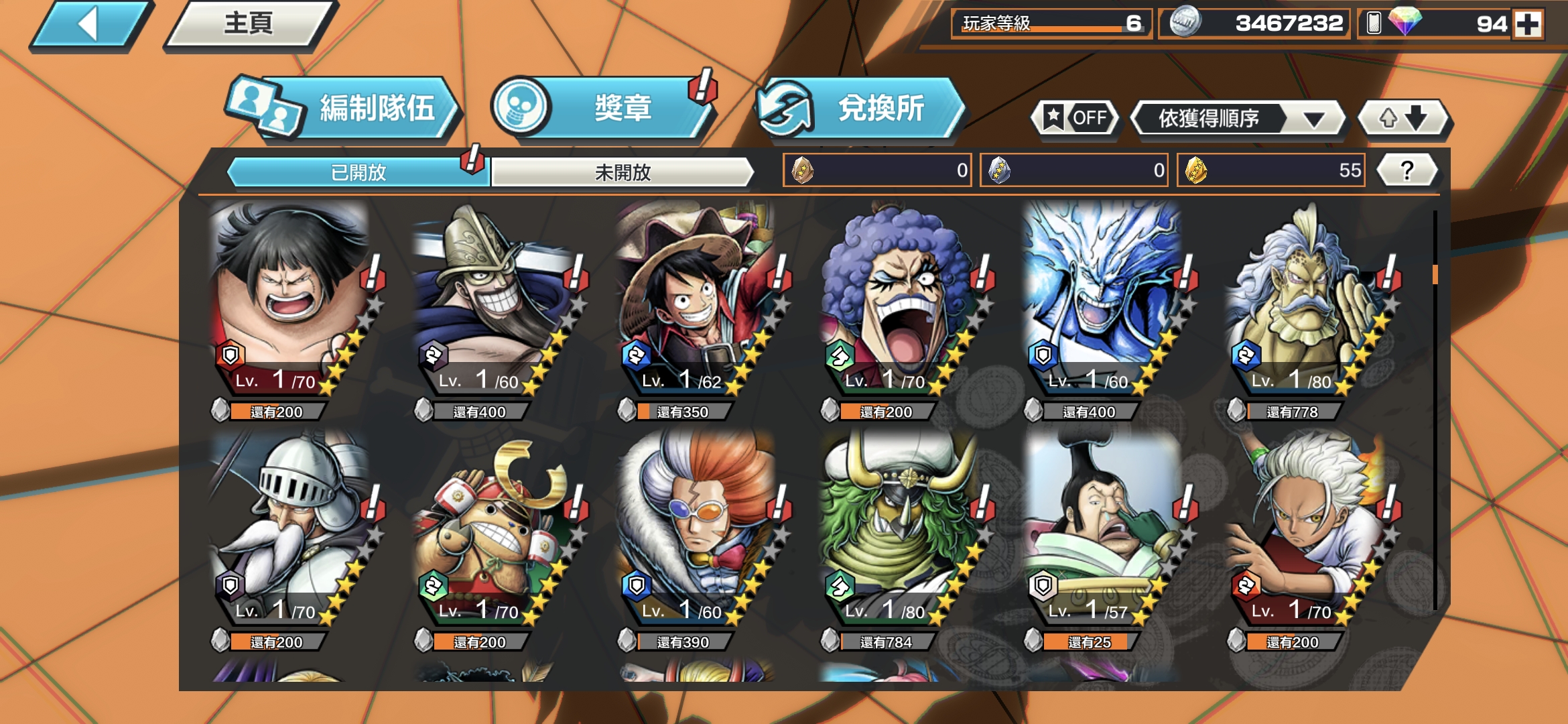
Task: Switch to the 未開放 locked tab
Action: click(623, 172)
